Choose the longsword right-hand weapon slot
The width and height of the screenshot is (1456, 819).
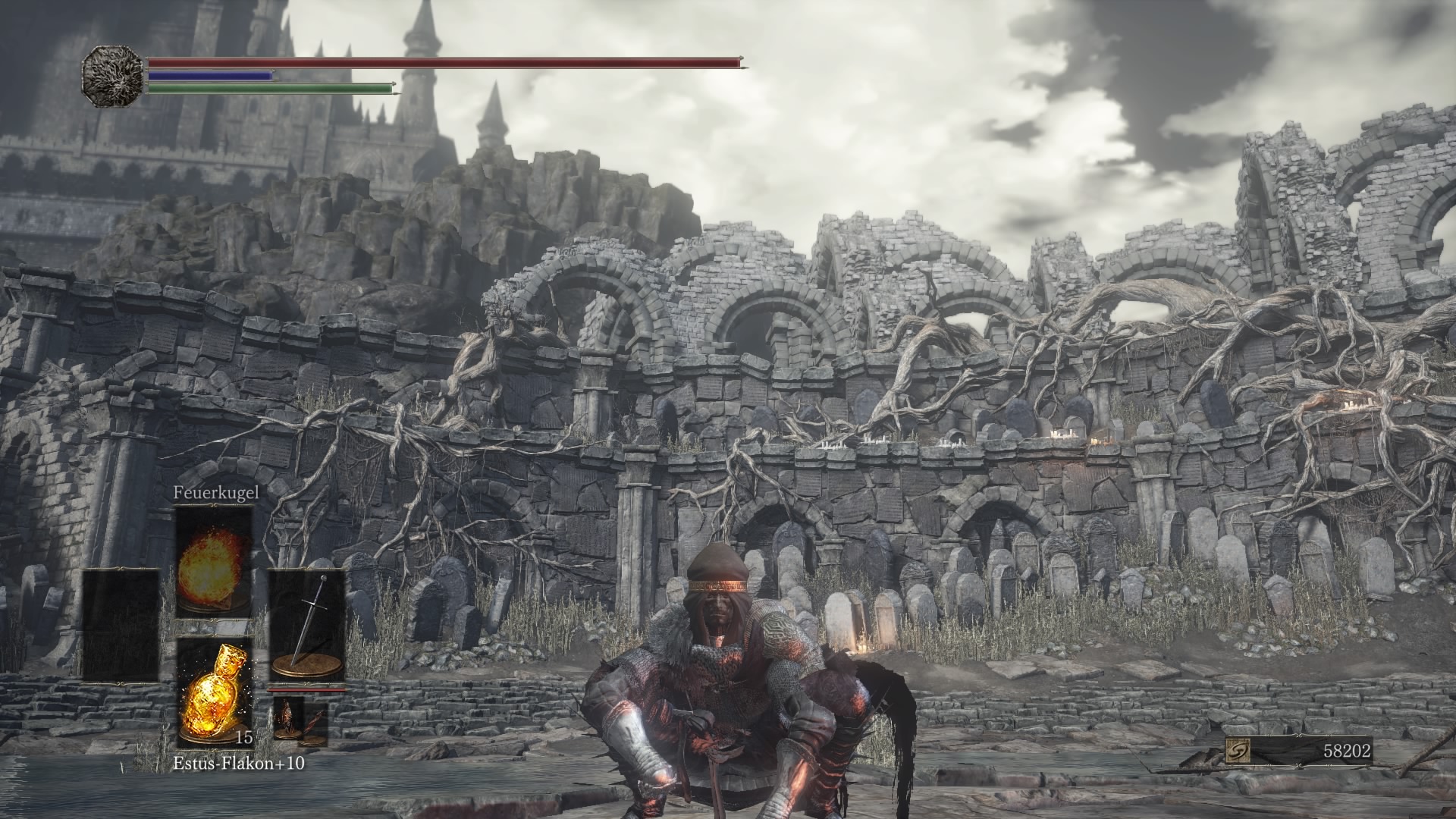coord(307,626)
